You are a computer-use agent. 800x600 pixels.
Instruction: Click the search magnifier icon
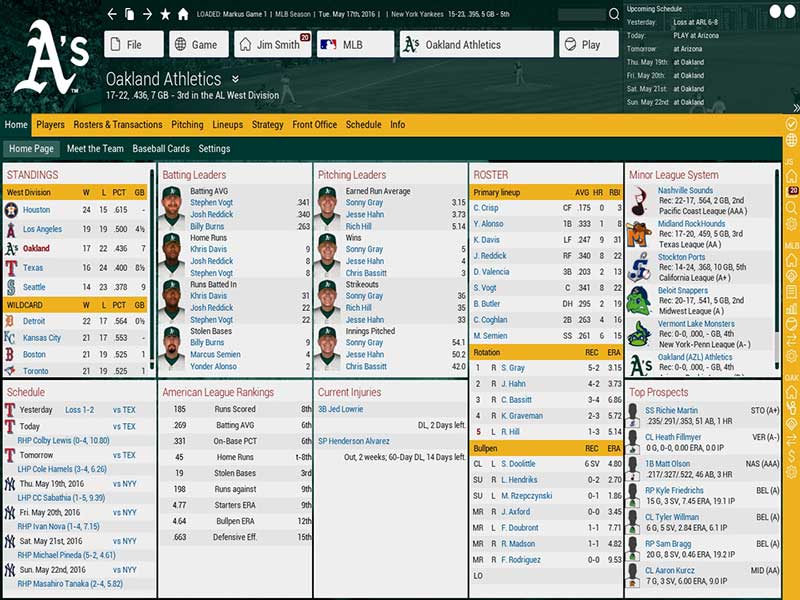coord(613,15)
